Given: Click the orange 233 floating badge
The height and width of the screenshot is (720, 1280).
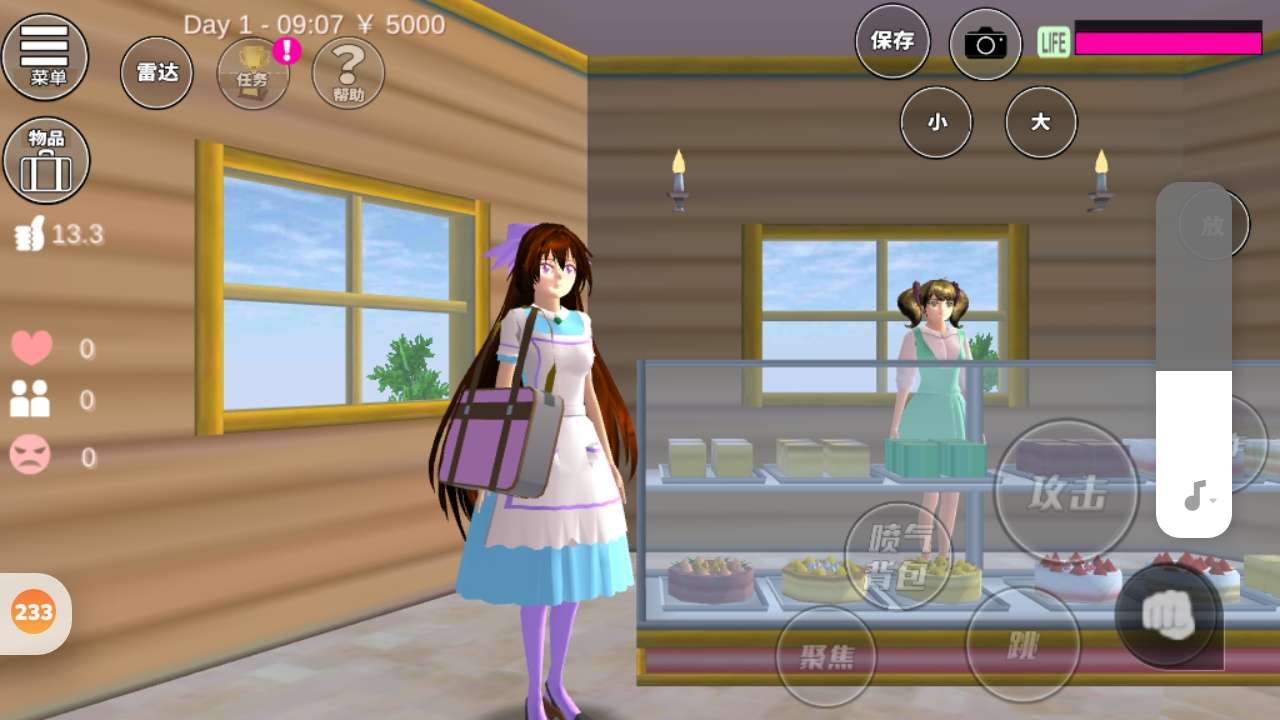Looking at the screenshot, I should (34, 612).
